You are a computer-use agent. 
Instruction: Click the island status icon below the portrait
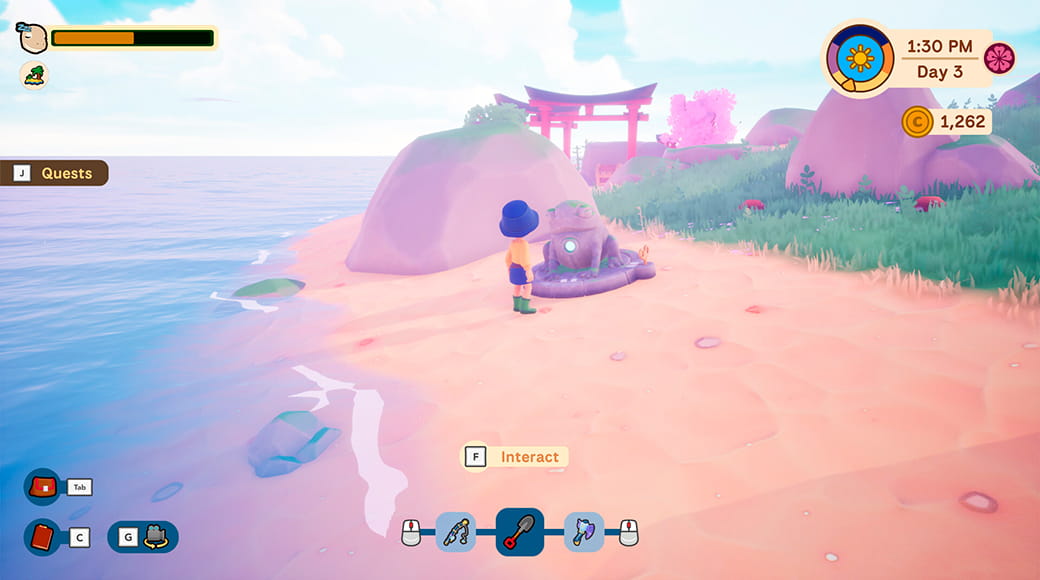(x=33, y=75)
